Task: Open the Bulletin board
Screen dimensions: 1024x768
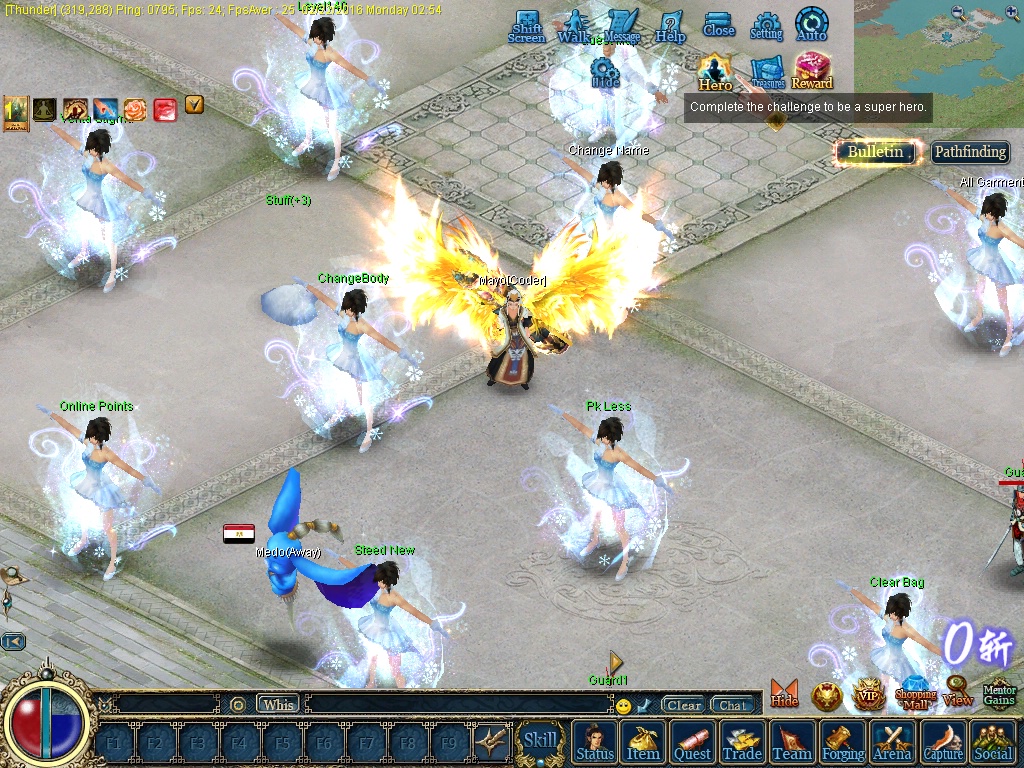Action: click(877, 152)
